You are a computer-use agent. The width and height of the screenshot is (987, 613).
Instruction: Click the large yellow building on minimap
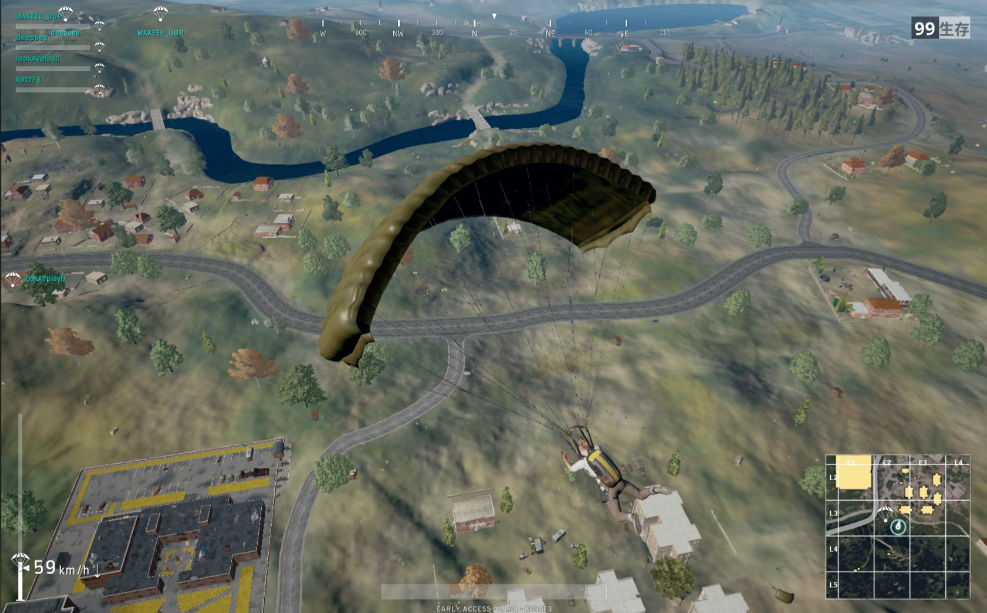[853, 474]
